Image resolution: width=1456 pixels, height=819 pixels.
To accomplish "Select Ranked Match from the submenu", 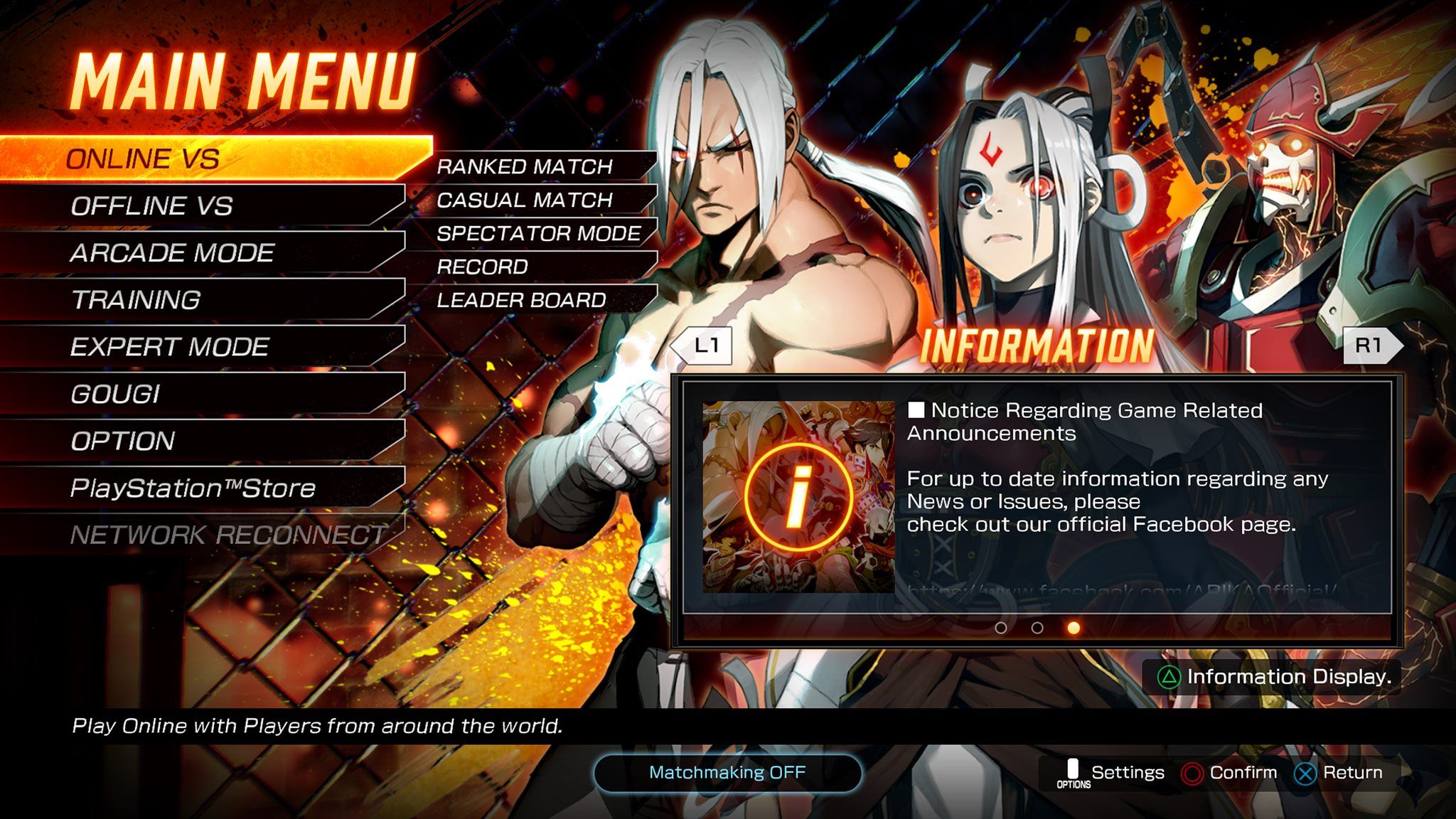I will point(526,167).
